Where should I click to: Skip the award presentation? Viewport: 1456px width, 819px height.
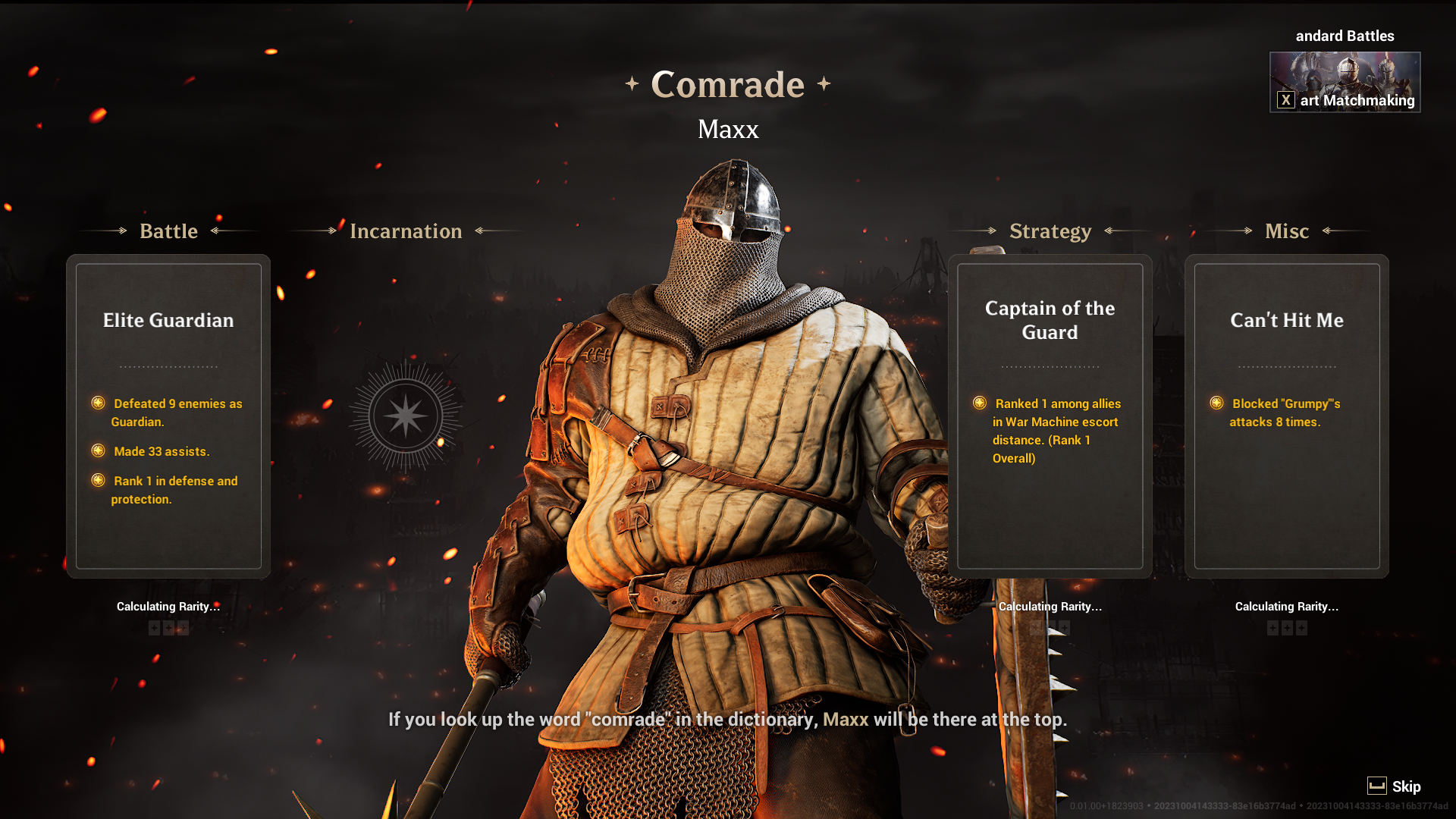coord(1394,786)
